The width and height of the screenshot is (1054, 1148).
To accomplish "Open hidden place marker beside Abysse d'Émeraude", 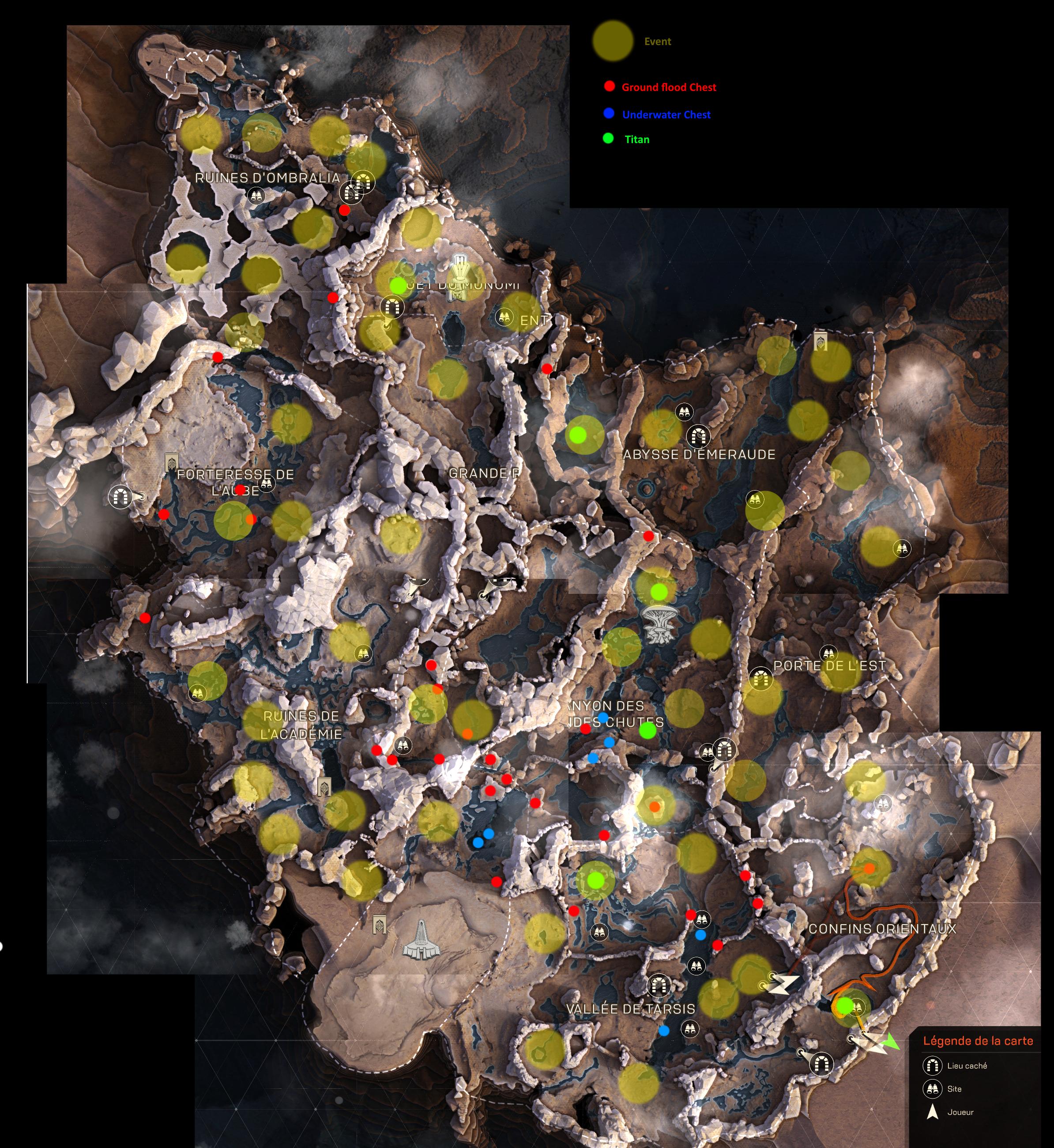I will [x=697, y=437].
